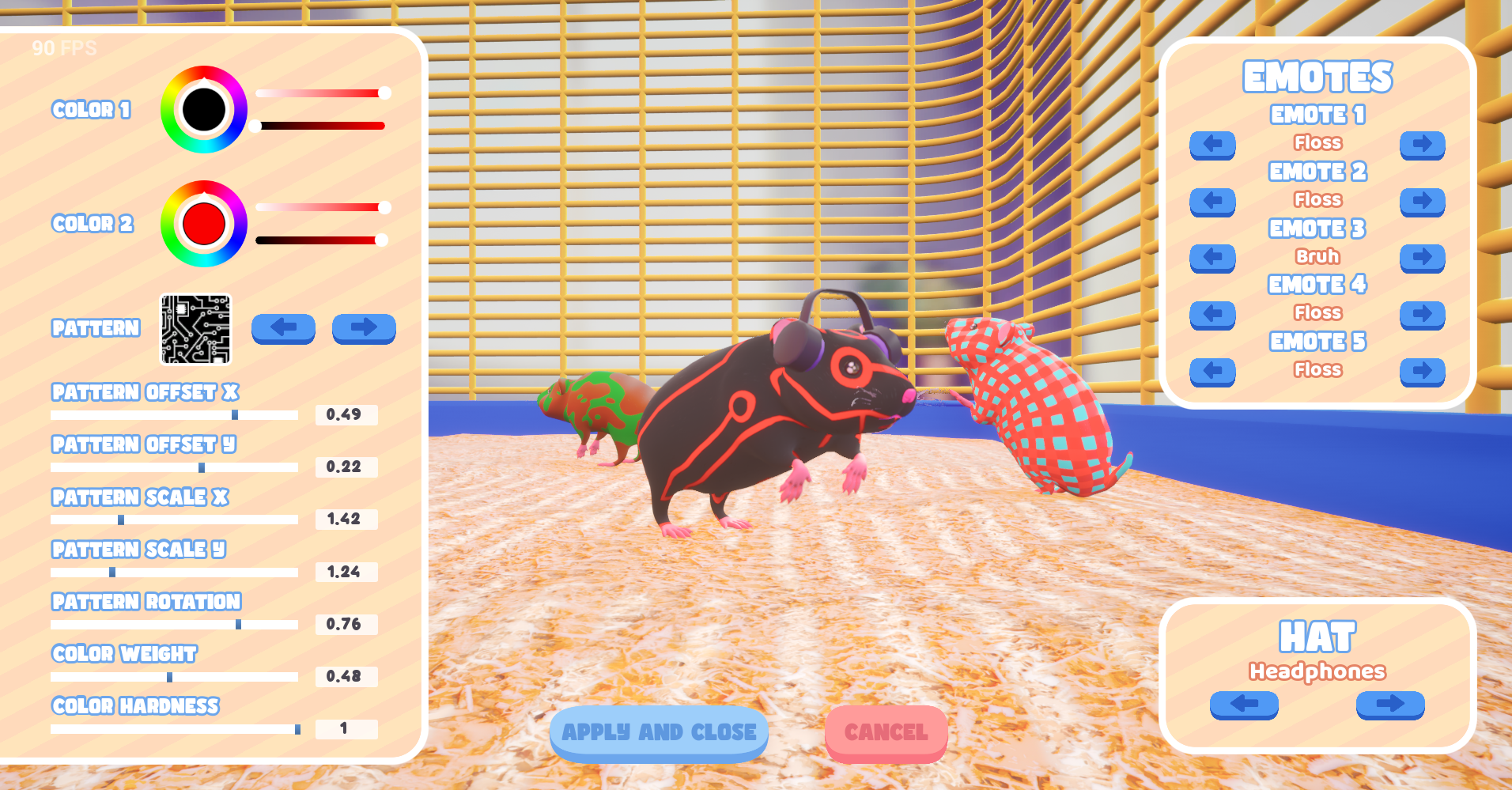The width and height of the screenshot is (1512, 790).
Task: Click the Pattern left arrow to change pattern
Action: (x=283, y=329)
